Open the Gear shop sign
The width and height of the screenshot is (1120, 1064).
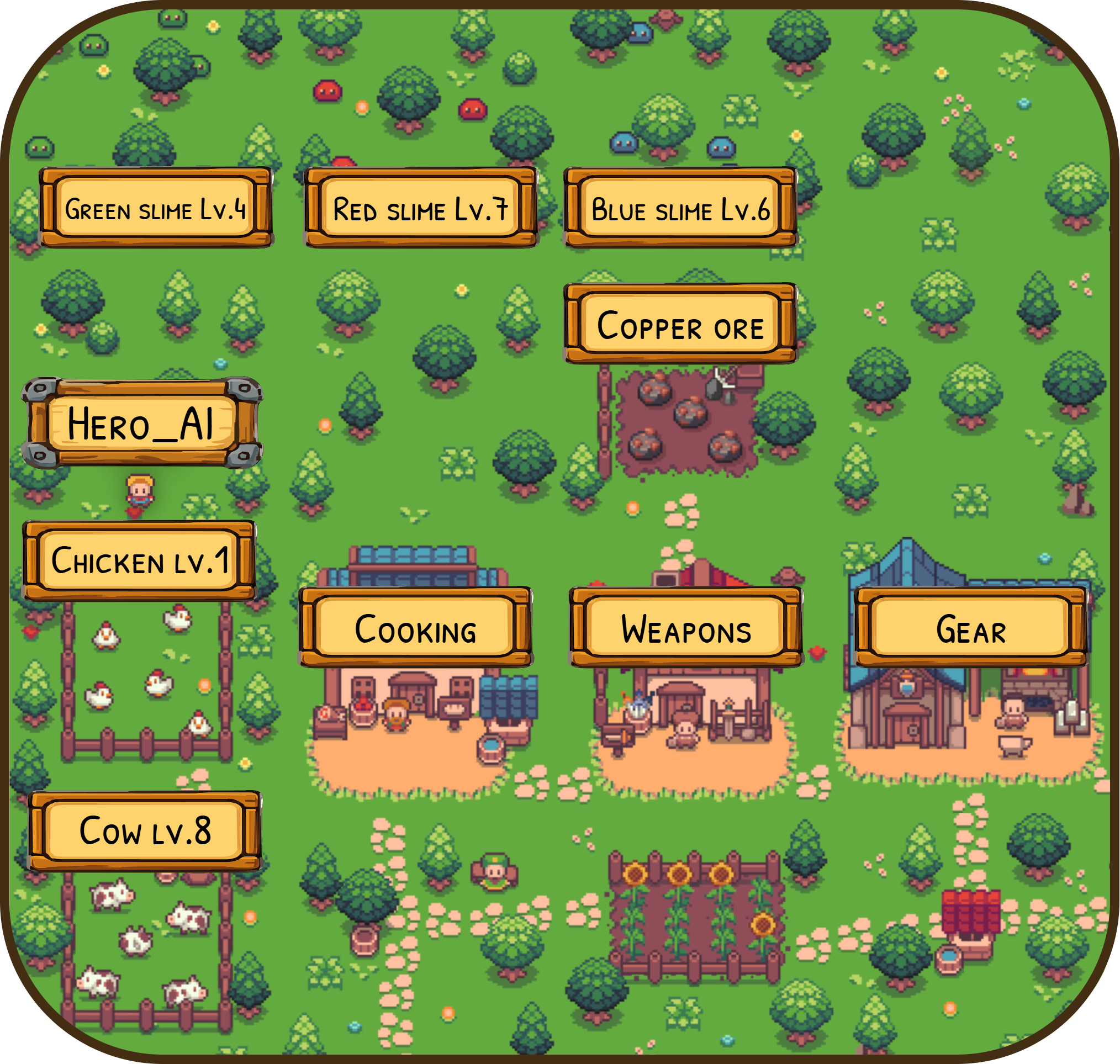pos(971,627)
